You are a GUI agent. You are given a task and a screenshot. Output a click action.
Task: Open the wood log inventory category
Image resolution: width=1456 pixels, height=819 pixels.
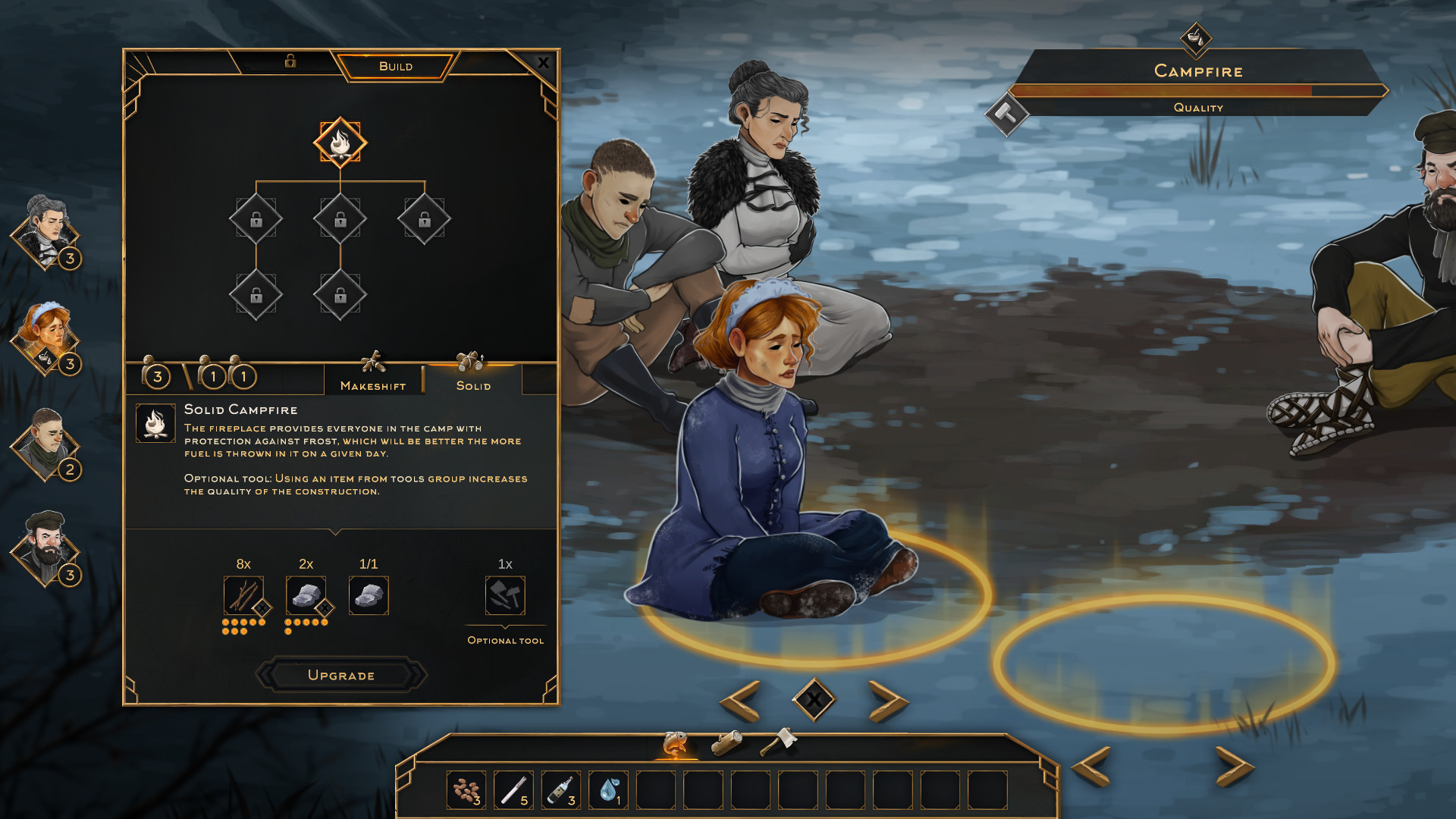726,742
